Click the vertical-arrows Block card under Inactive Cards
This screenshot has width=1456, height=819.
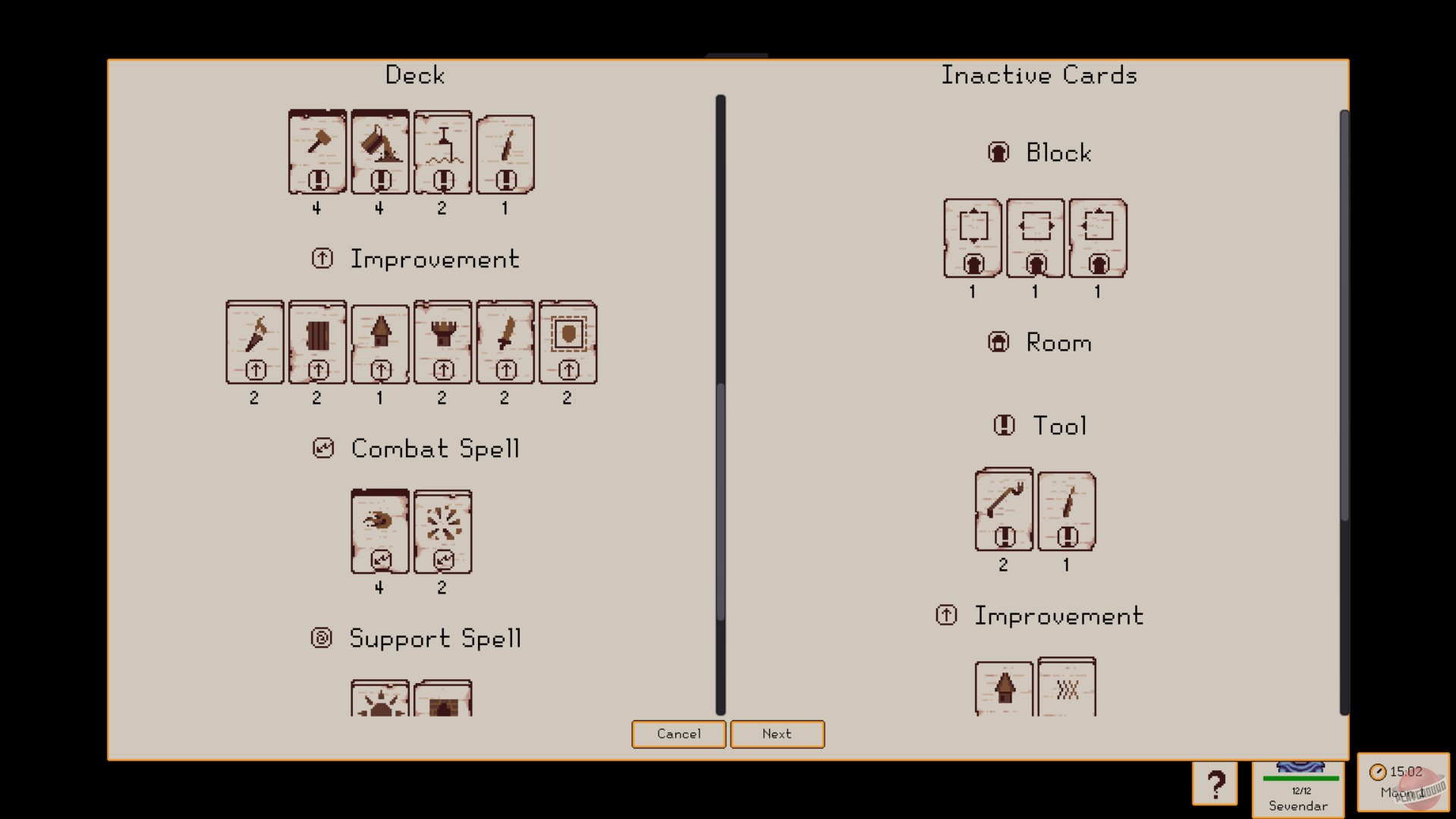click(972, 237)
